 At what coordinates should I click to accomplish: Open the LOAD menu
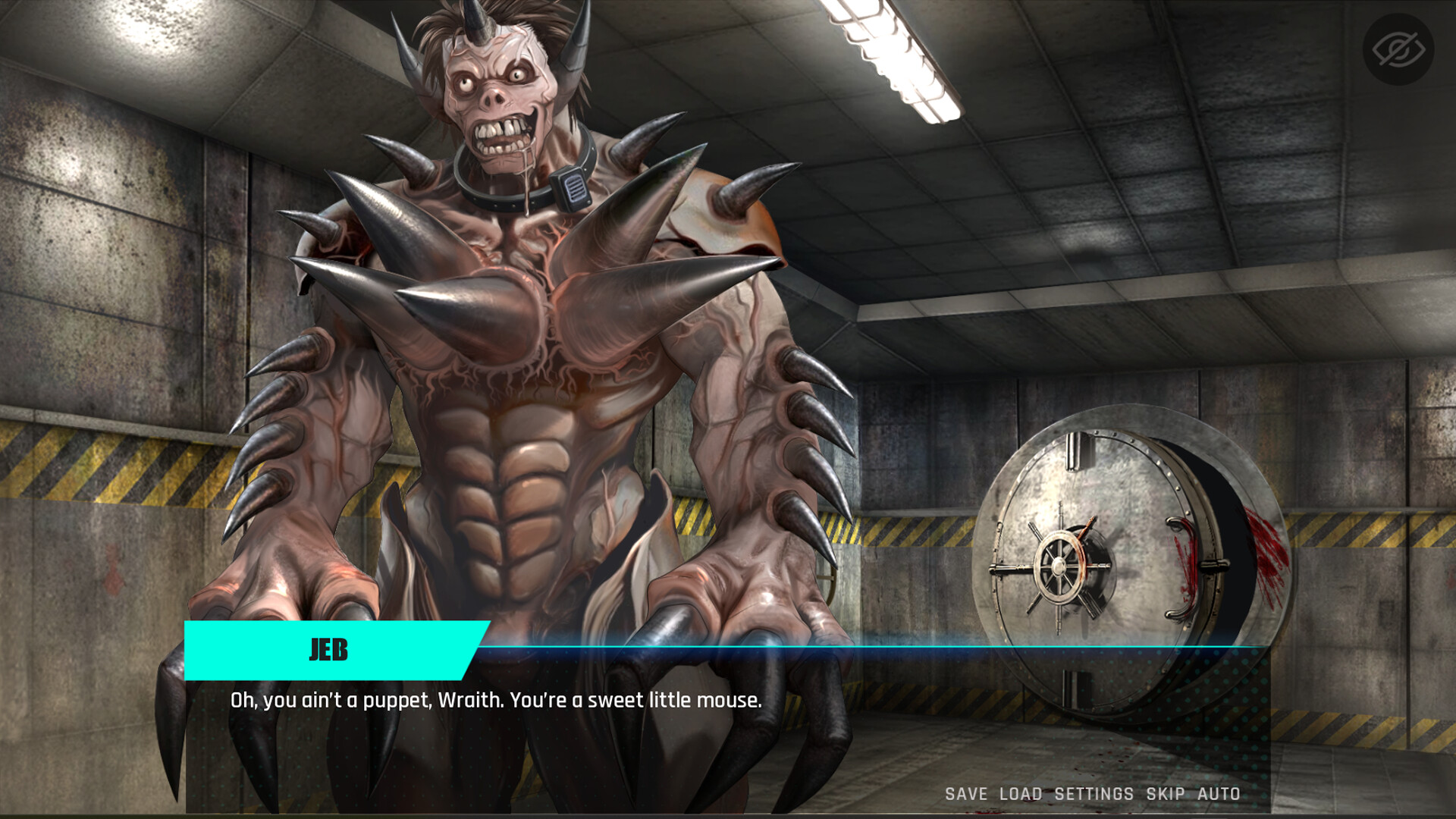click(x=1019, y=793)
